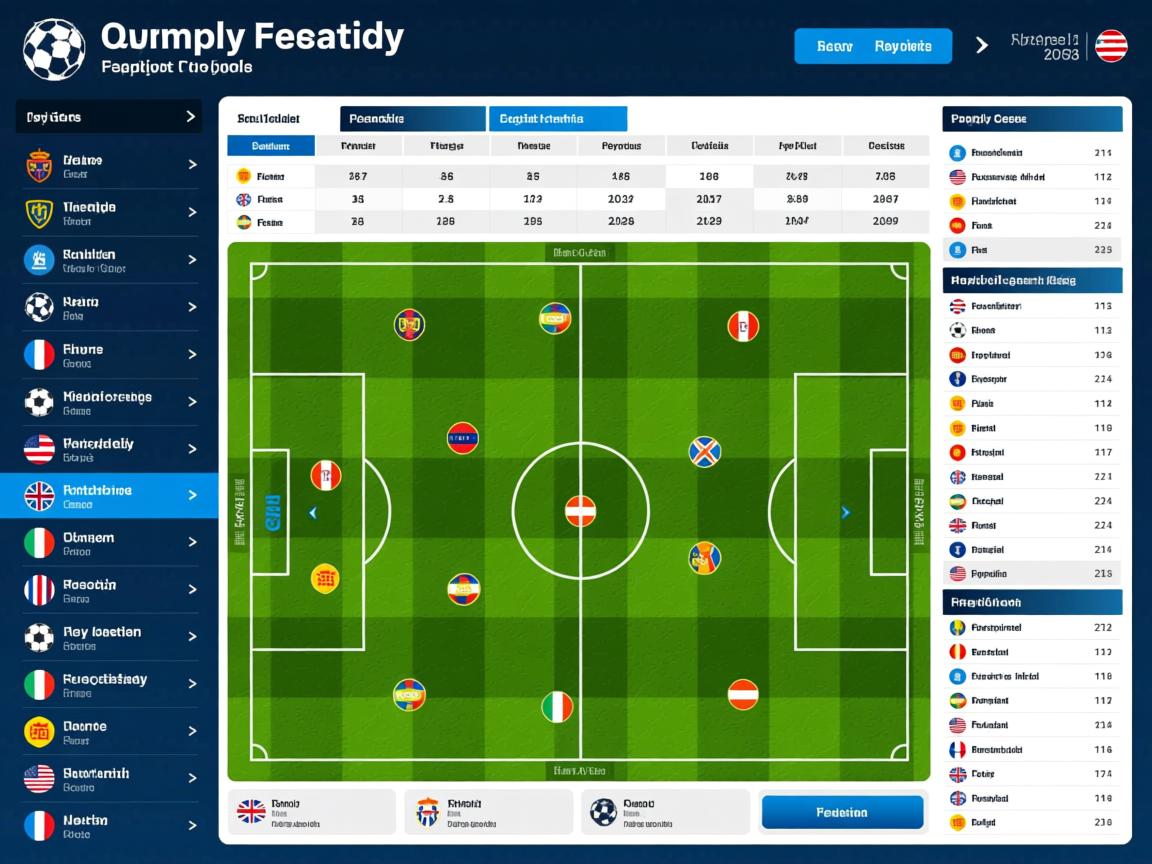Click the blue highlighted column header in the stats table

coord(271,146)
